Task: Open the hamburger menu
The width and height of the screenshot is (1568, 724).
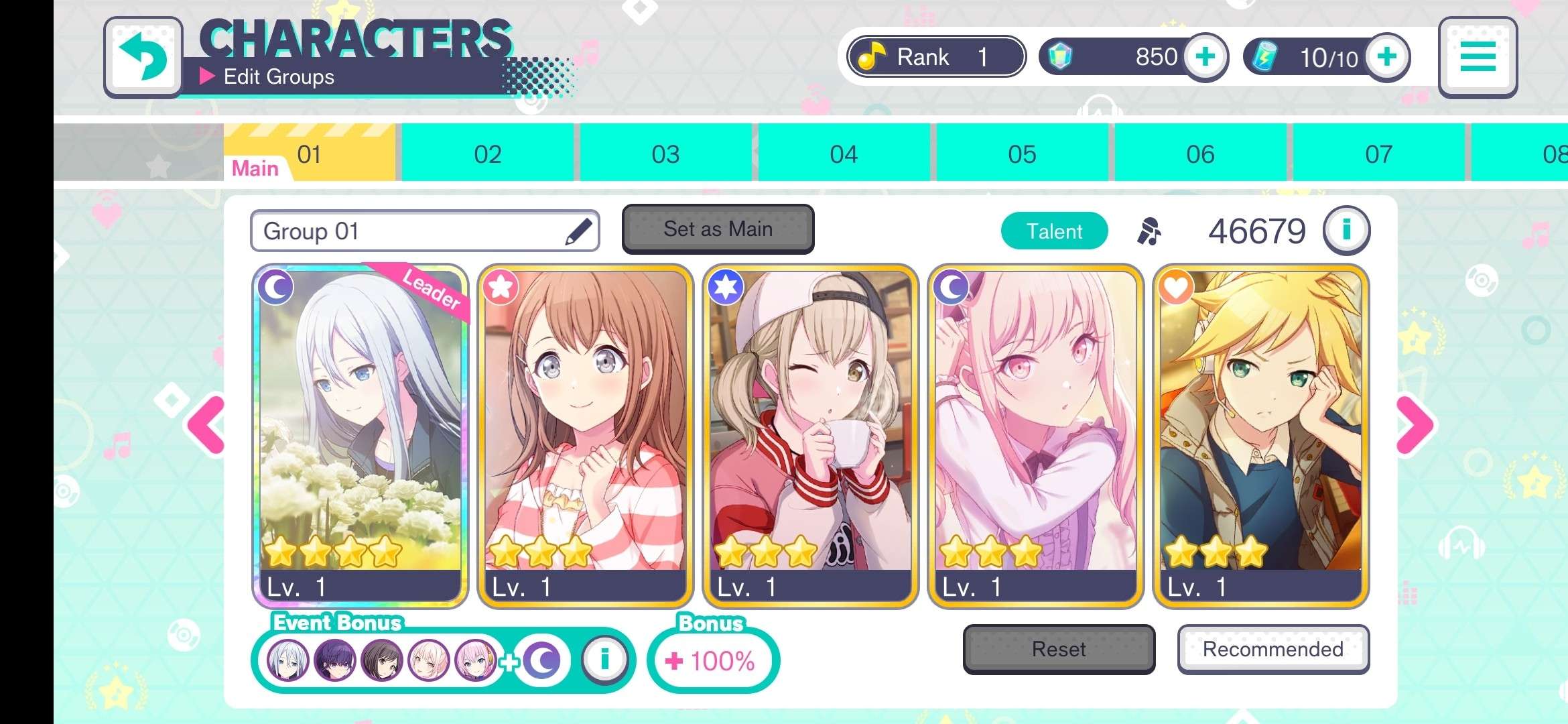Action: tap(1478, 57)
